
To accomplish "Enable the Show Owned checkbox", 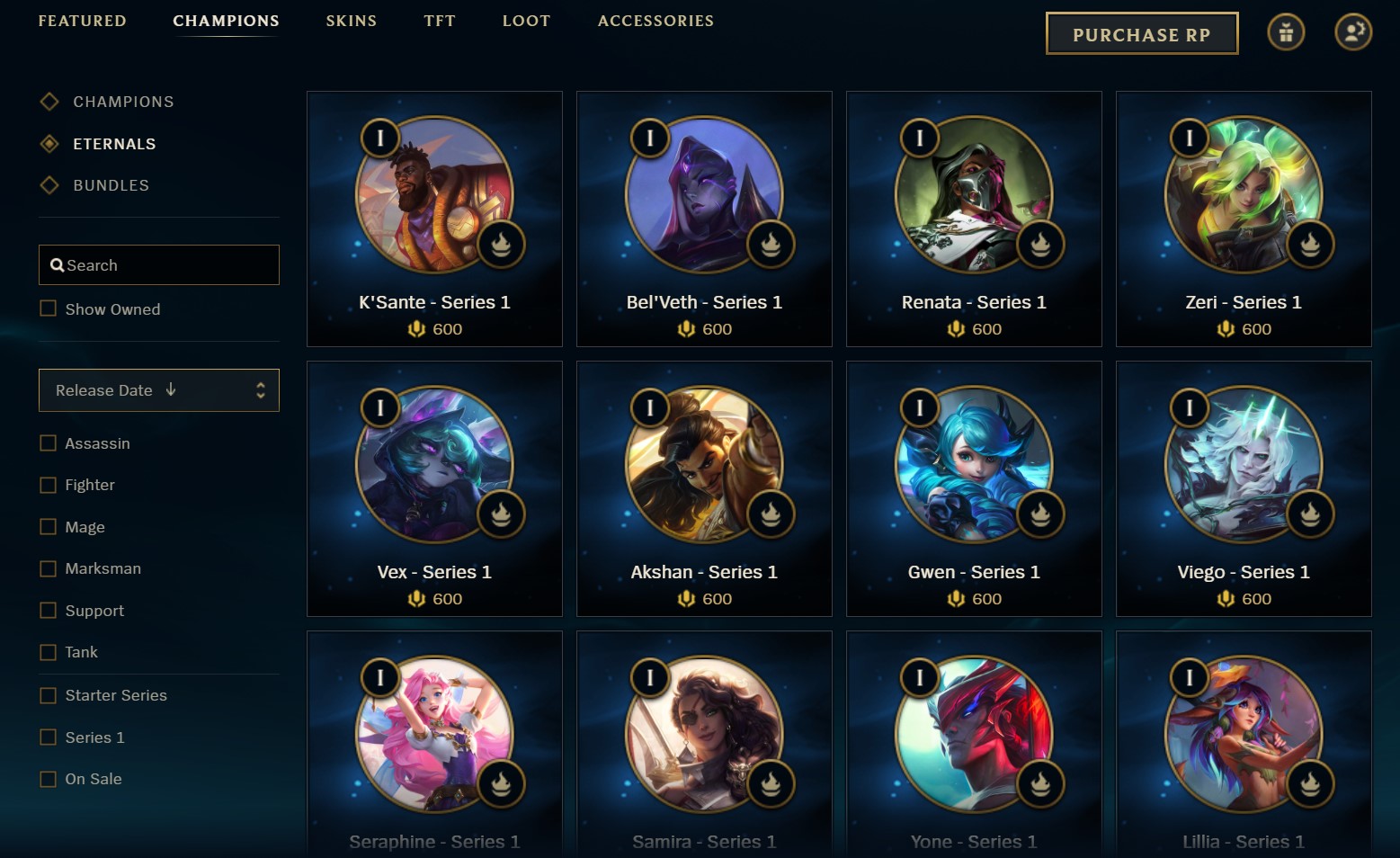I will [48, 308].
